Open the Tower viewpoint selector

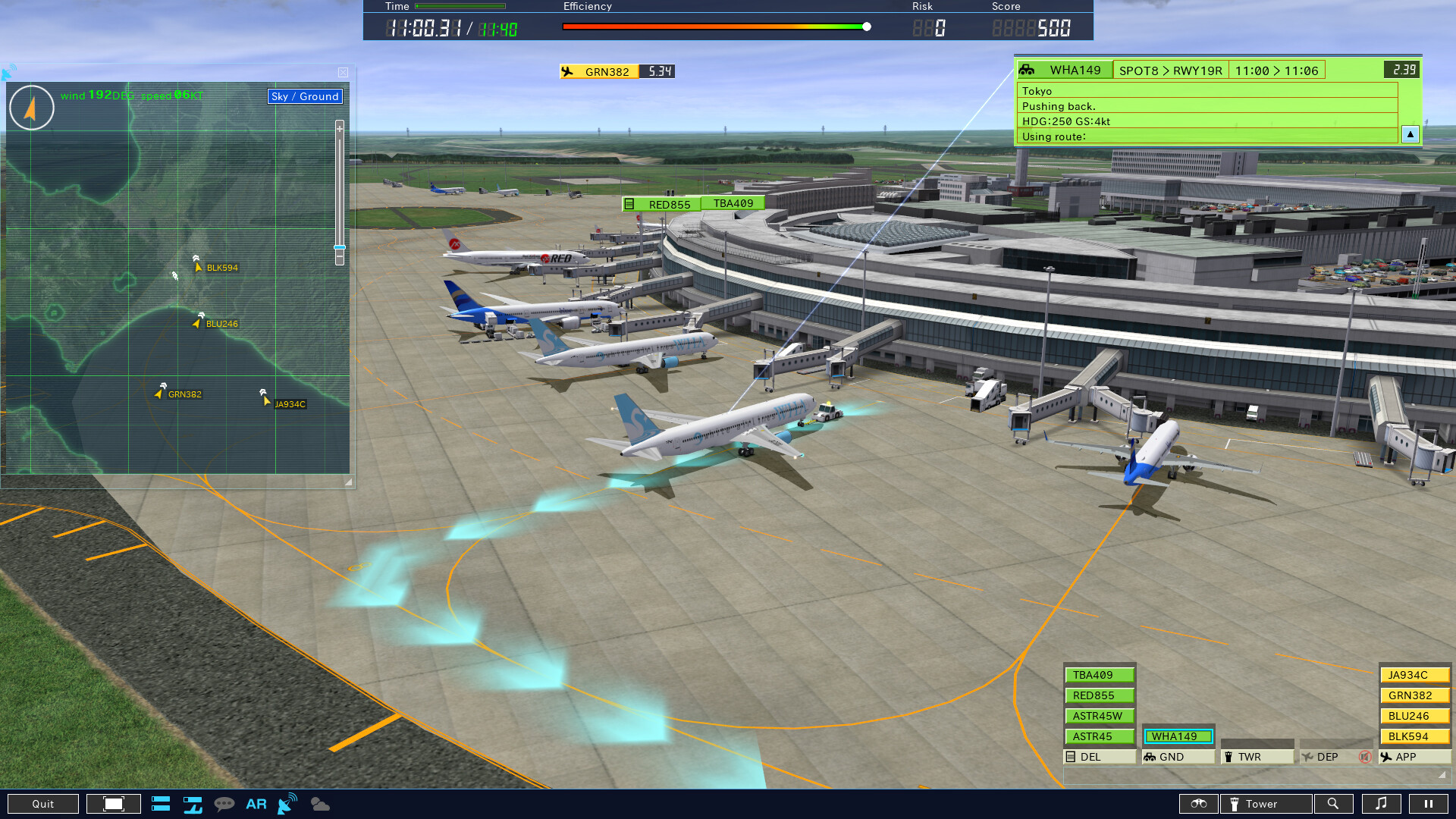(1266, 803)
